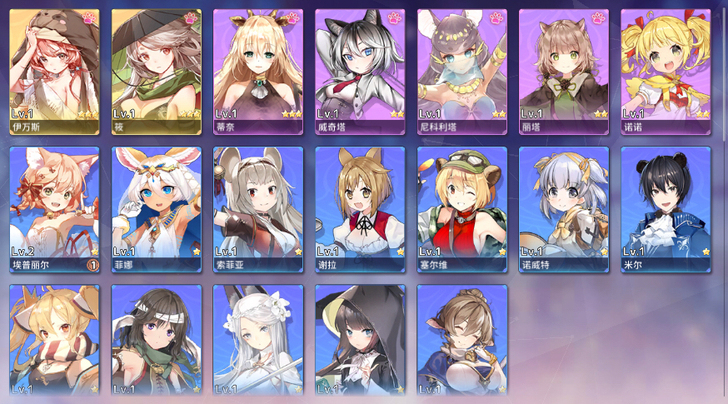Choose the 丽塔 character card

tap(563, 66)
